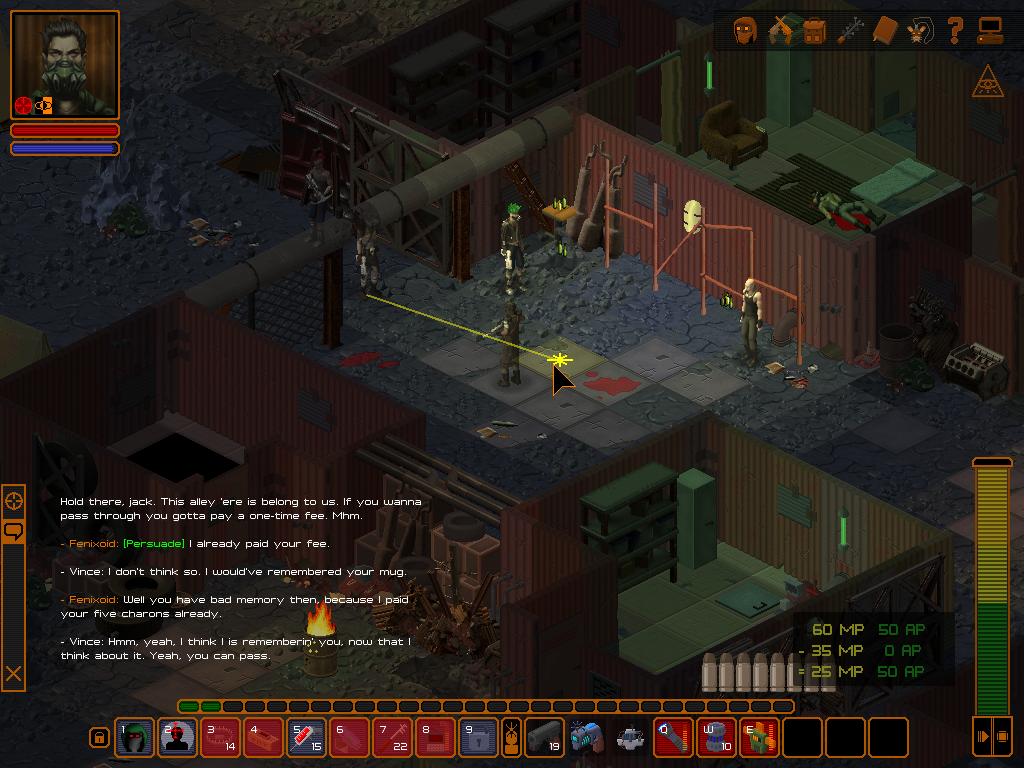Activate hotbar slot 9 with the padlock

pyautogui.click(x=479, y=738)
